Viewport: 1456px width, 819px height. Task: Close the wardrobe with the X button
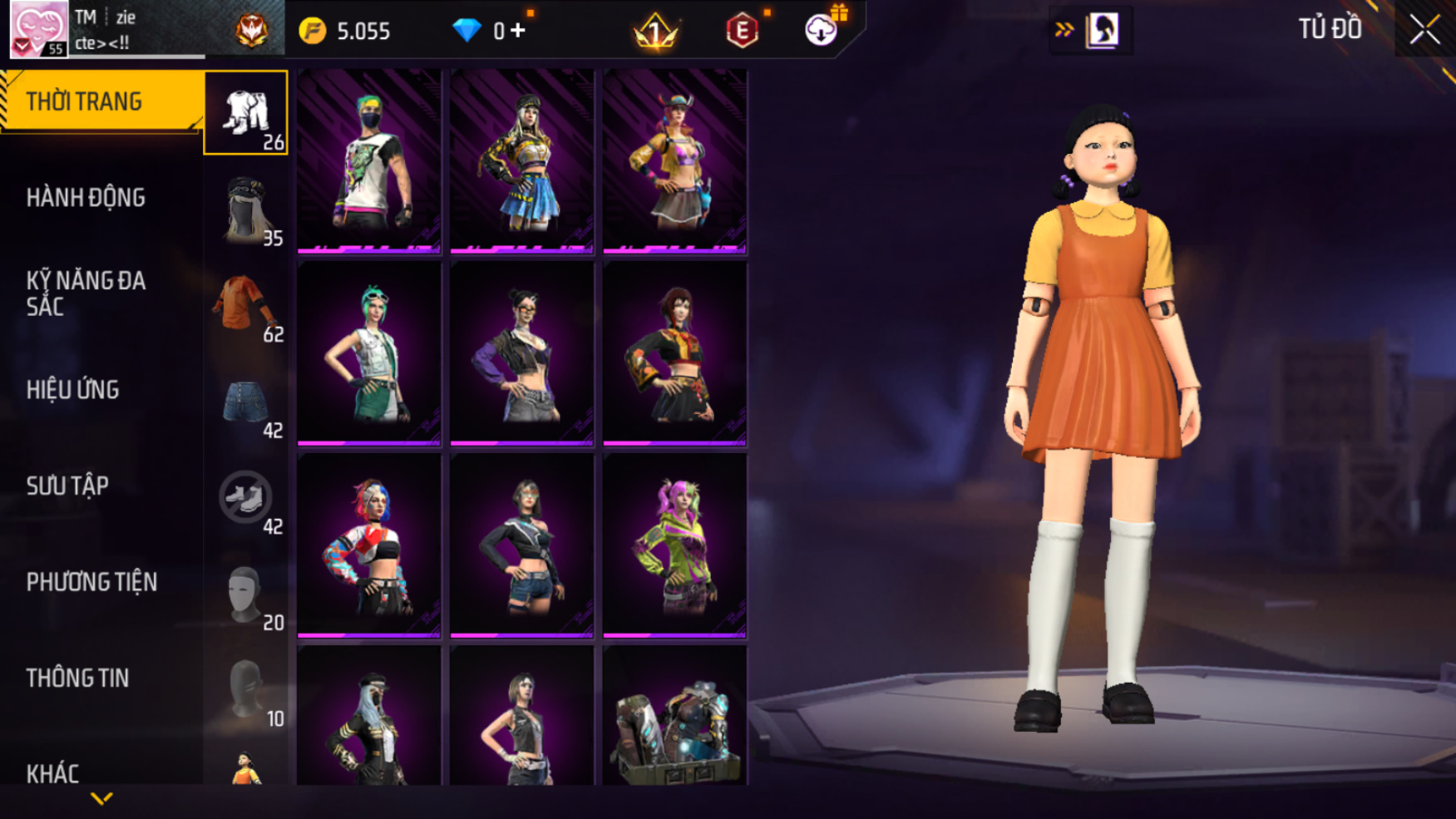point(1424,30)
